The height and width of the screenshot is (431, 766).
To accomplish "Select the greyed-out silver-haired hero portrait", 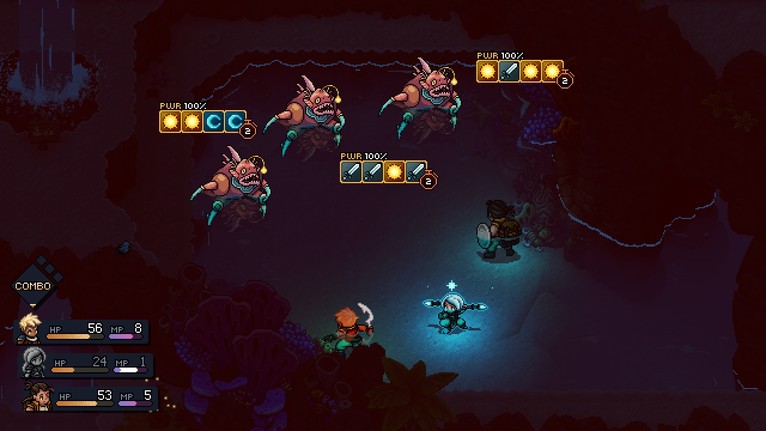I will click(x=32, y=360).
